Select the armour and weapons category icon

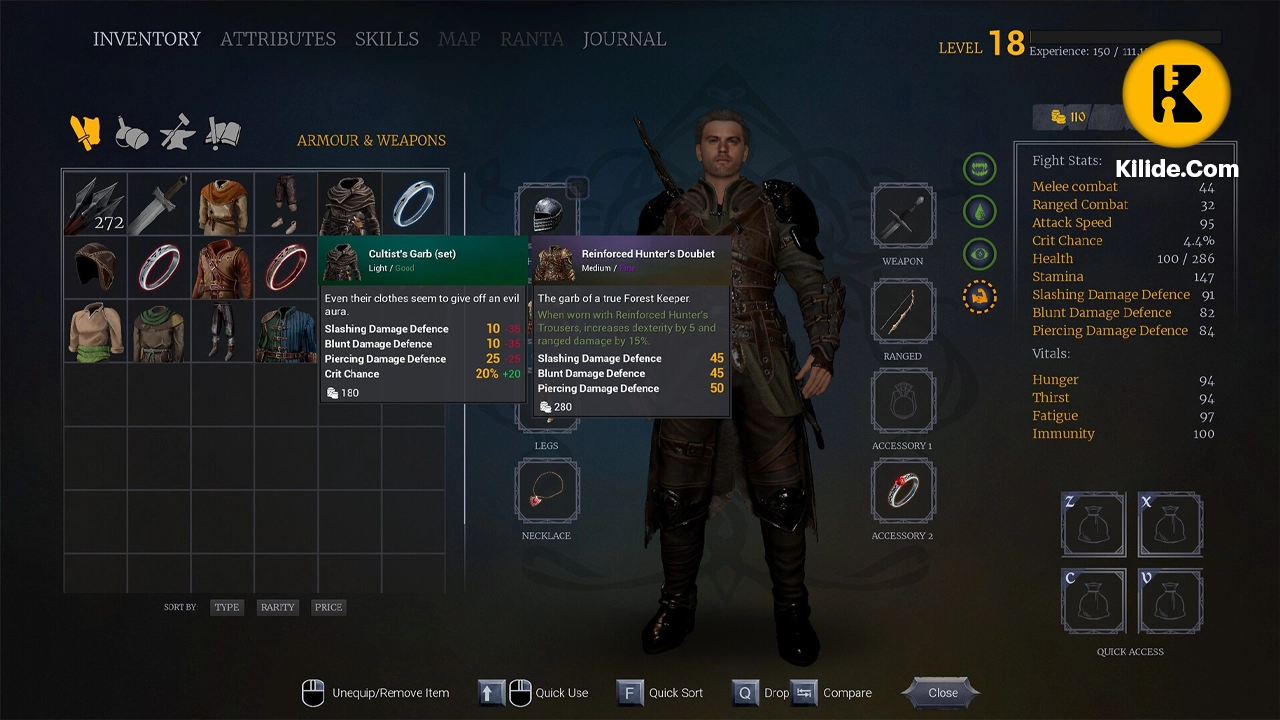click(85, 131)
